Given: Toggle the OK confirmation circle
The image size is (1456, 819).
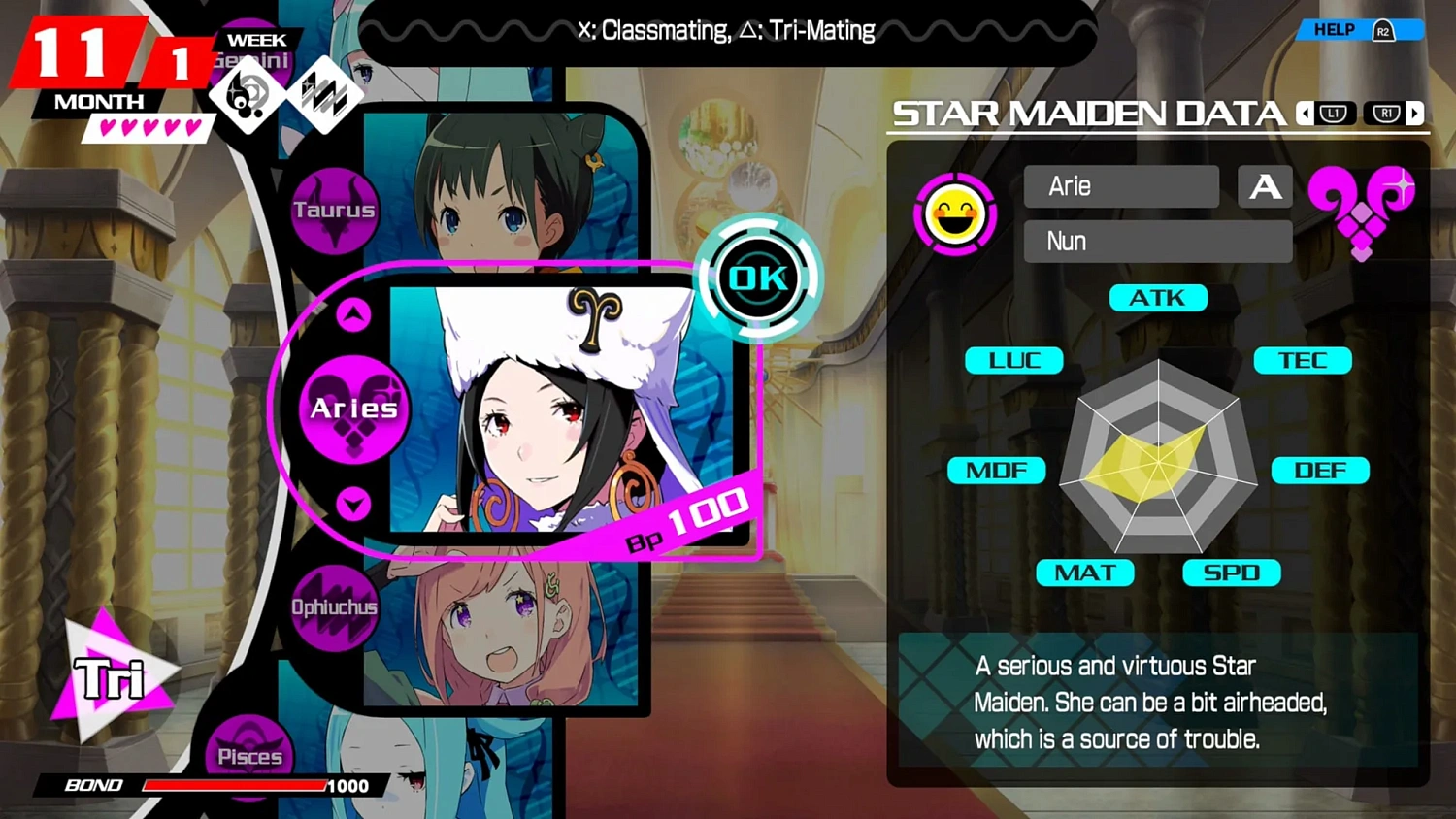Looking at the screenshot, I should pyautogui.click(x=758, y=278).
